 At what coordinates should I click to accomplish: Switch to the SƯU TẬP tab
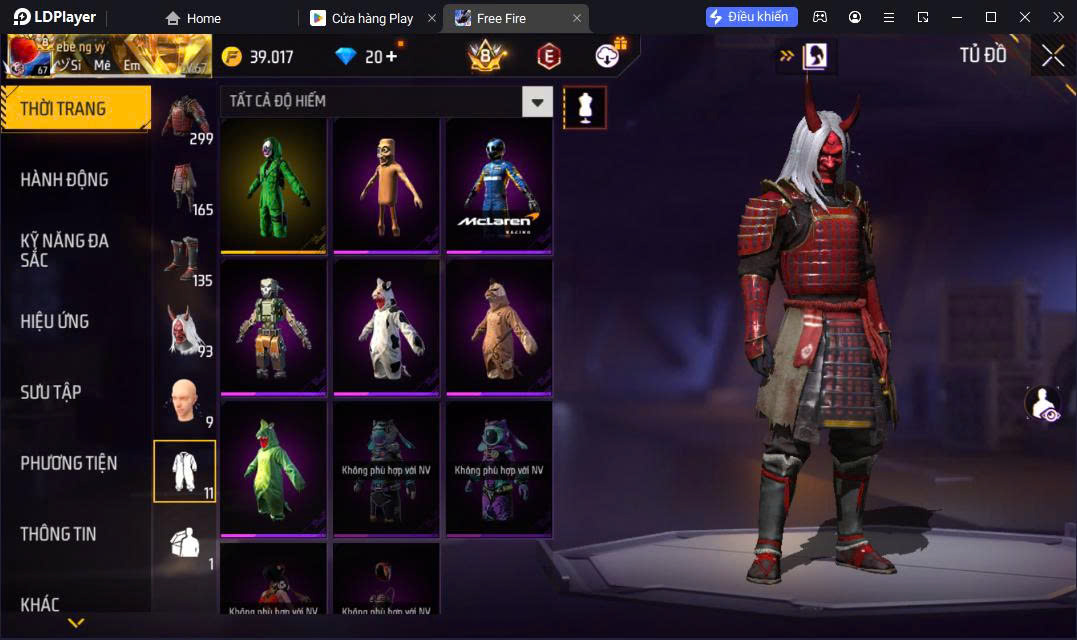[51, 392]
